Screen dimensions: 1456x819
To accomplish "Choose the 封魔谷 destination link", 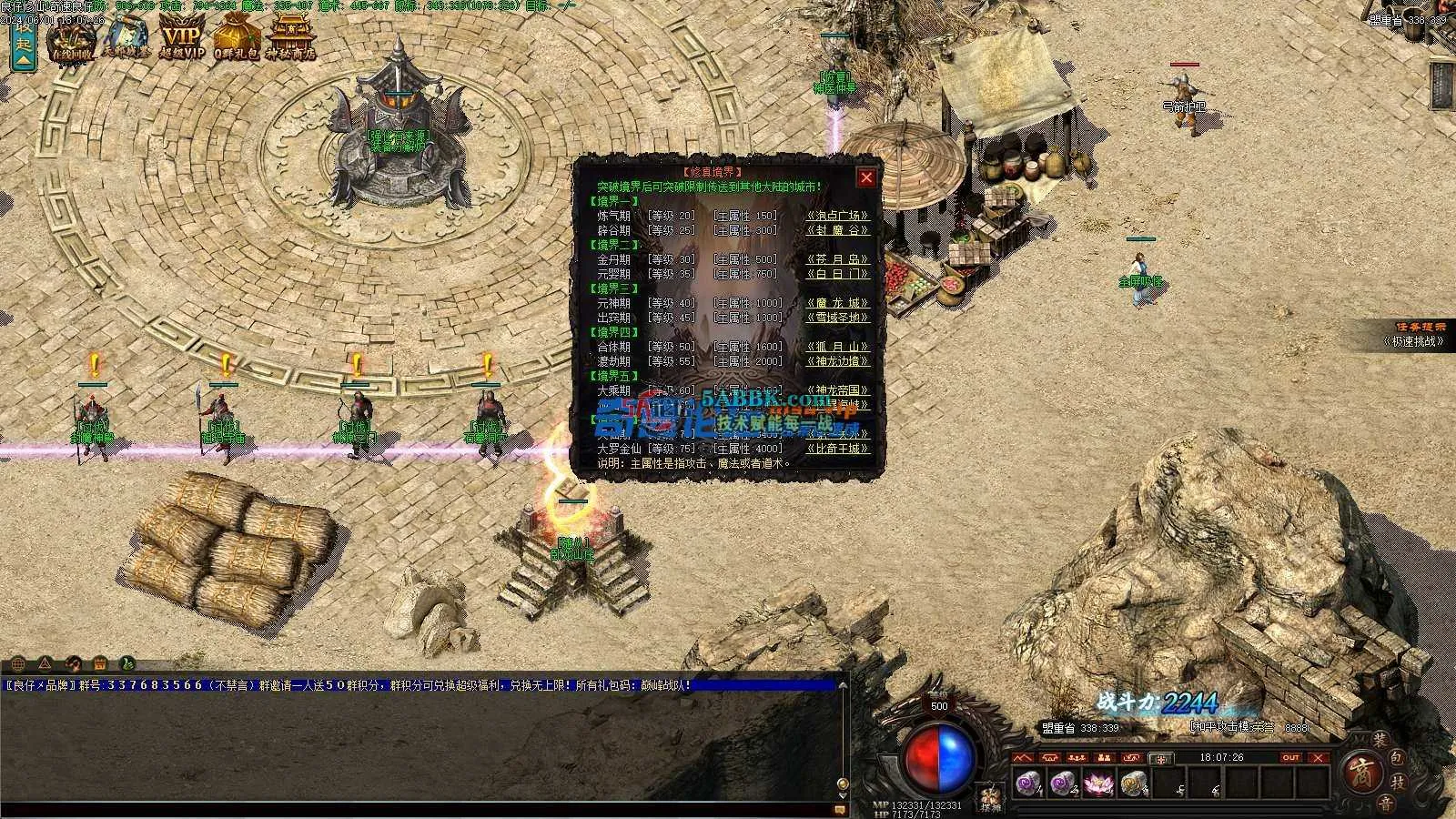I will pyautogui.click(x=838, y=230).
